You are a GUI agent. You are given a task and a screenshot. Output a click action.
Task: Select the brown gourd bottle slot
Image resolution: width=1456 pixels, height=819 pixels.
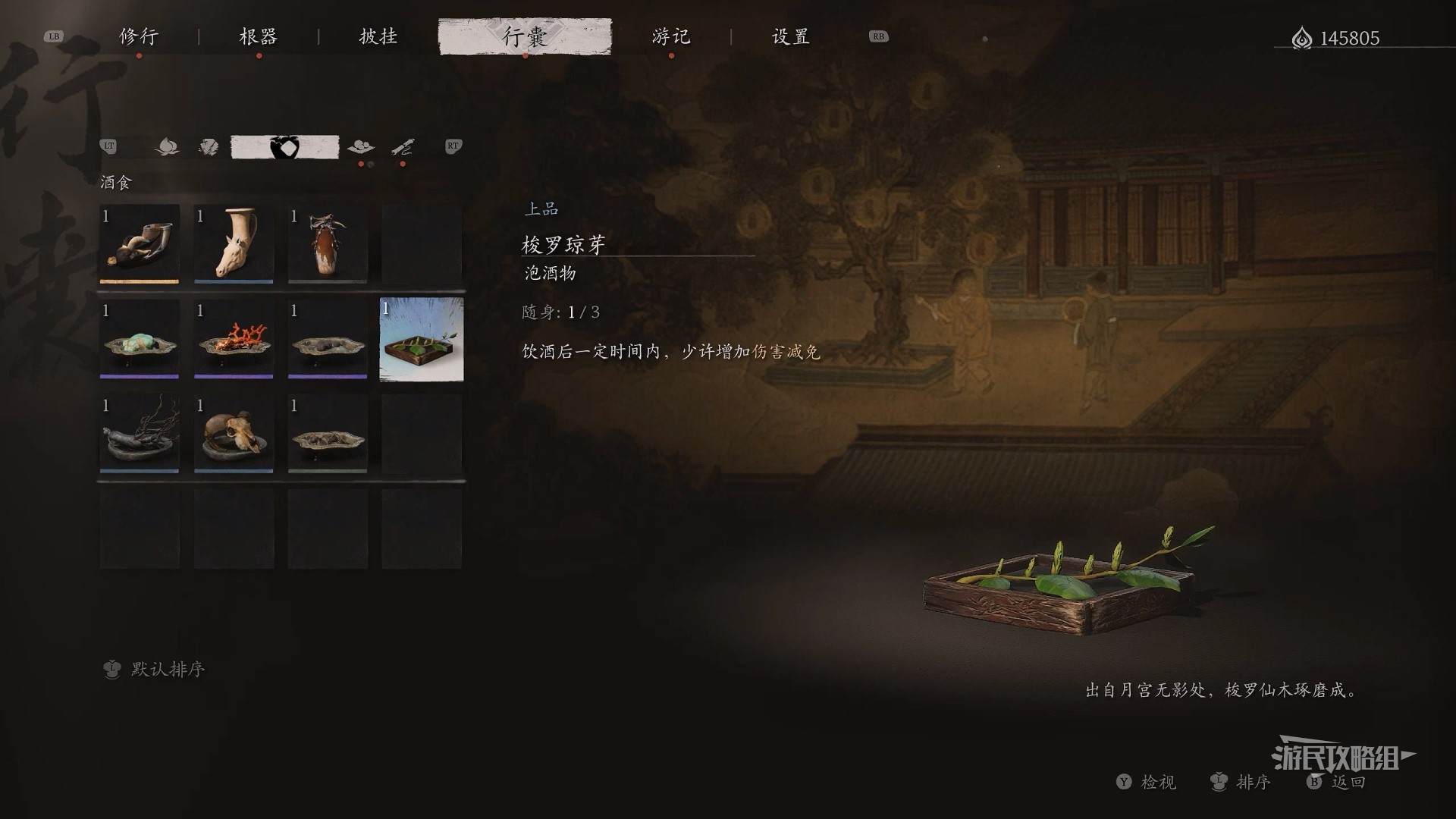(328, 244)
